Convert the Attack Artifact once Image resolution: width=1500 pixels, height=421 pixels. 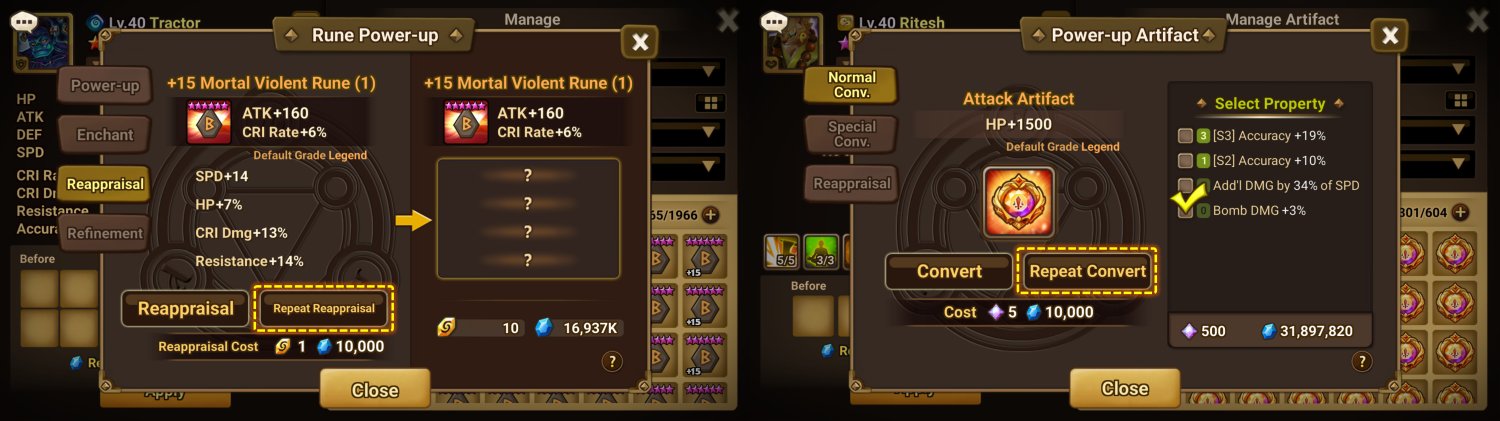coord(949,271)
